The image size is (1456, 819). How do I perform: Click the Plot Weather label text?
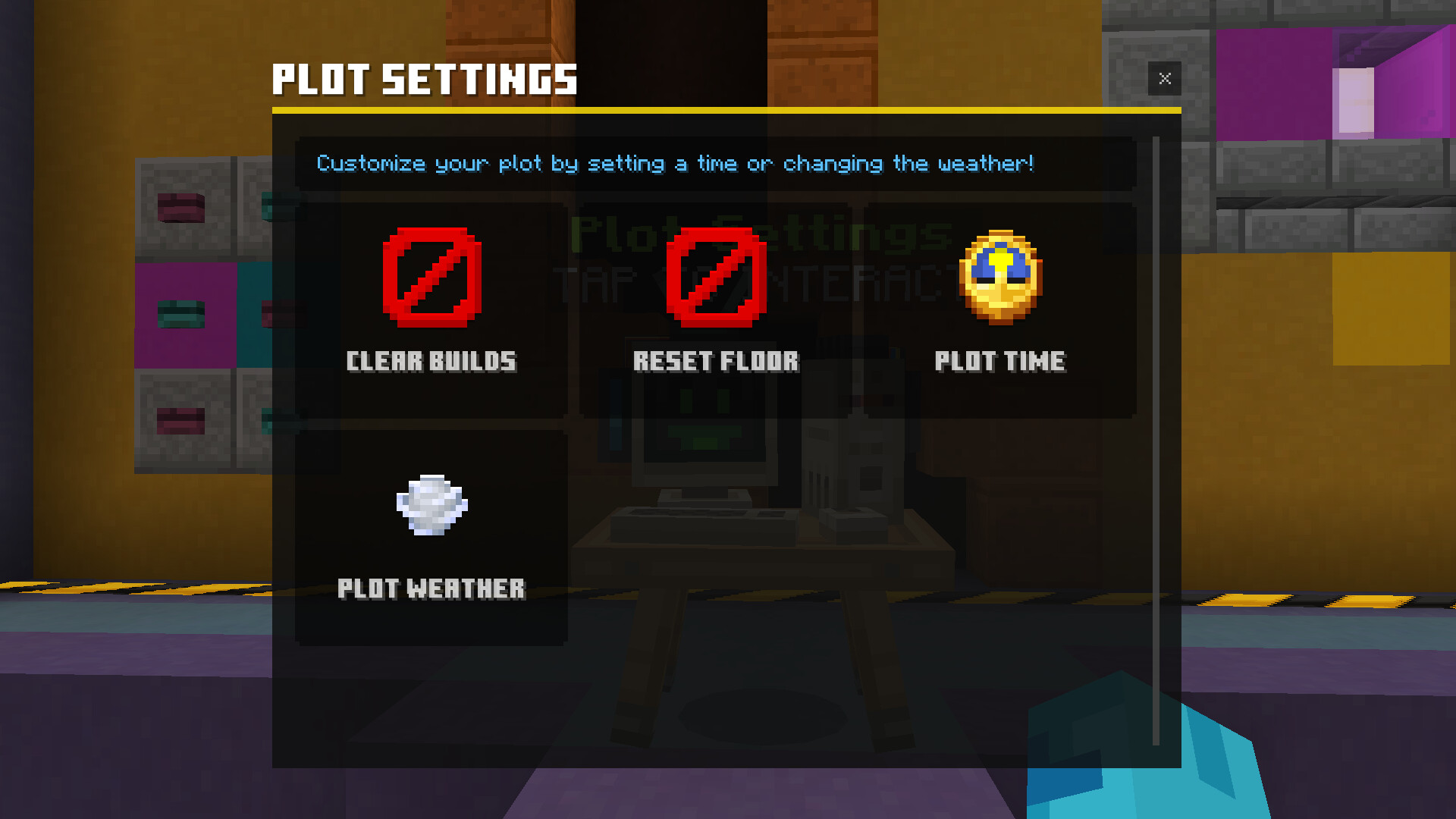(x=431, y=588)
